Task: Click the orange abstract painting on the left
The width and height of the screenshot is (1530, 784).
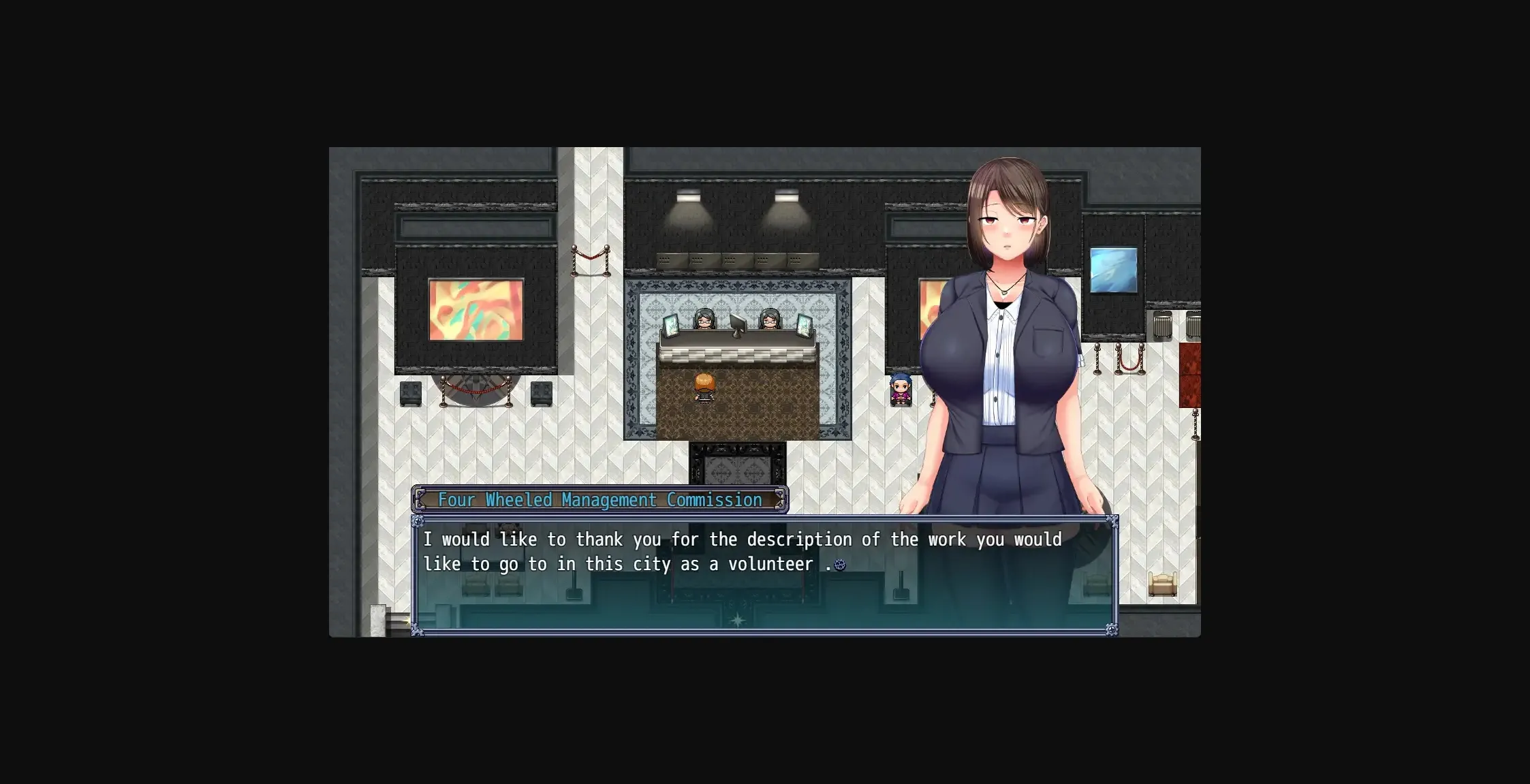Action: tap(477, 310)
